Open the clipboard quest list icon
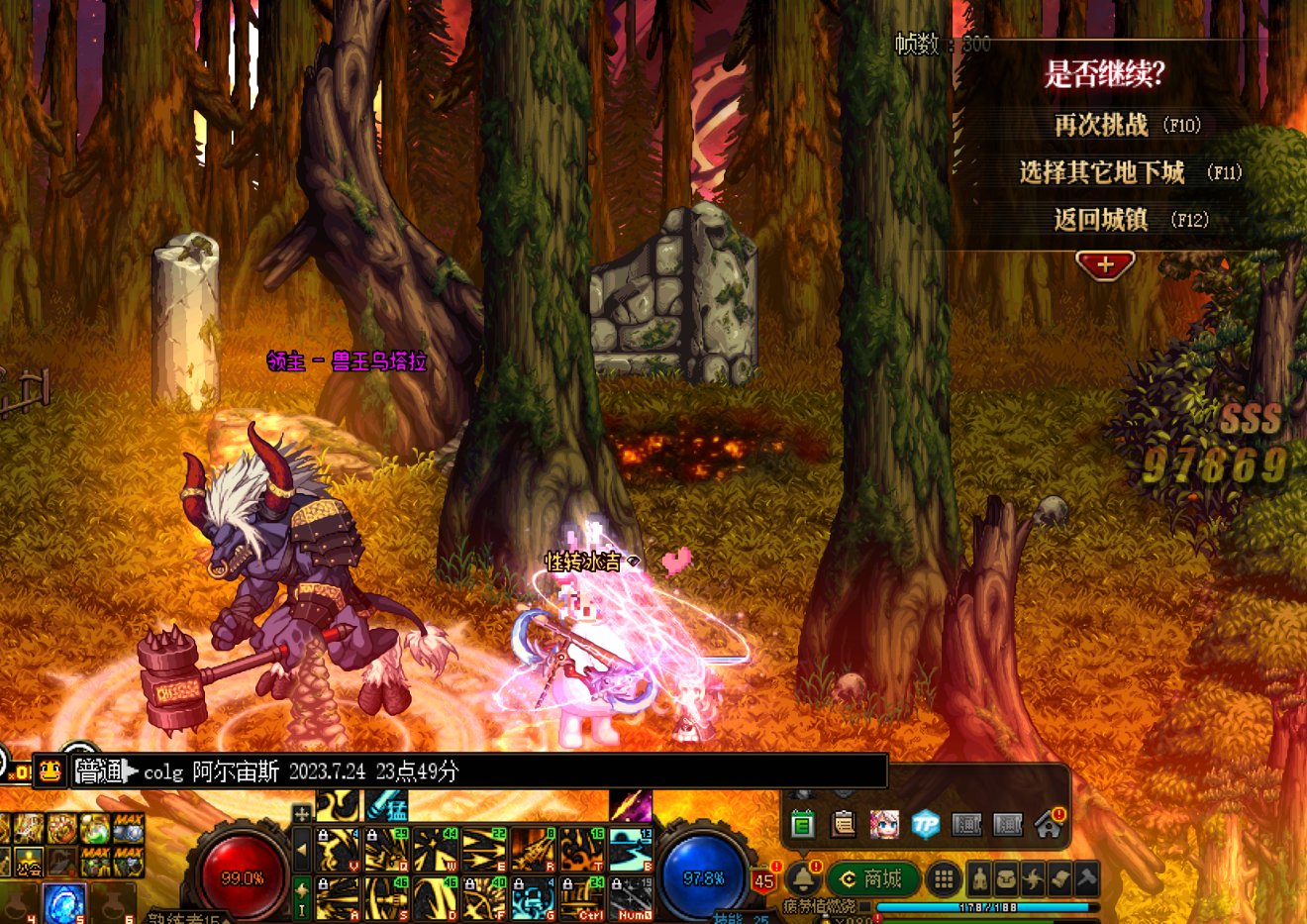Viewport: 1307px width, 924px height. (x=843, y=823)
